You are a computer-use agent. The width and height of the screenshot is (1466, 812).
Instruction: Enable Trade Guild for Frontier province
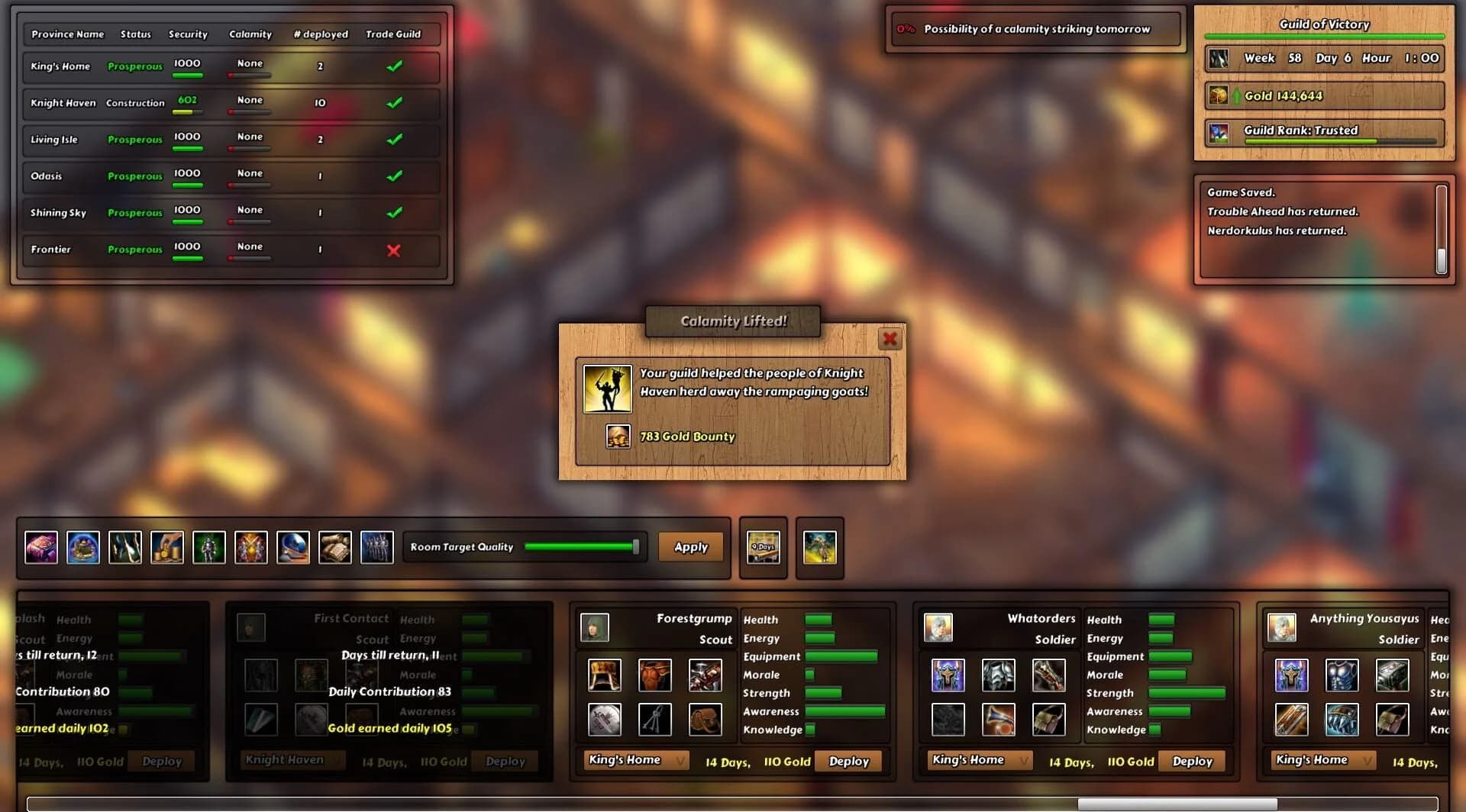(x=395, y=250)
